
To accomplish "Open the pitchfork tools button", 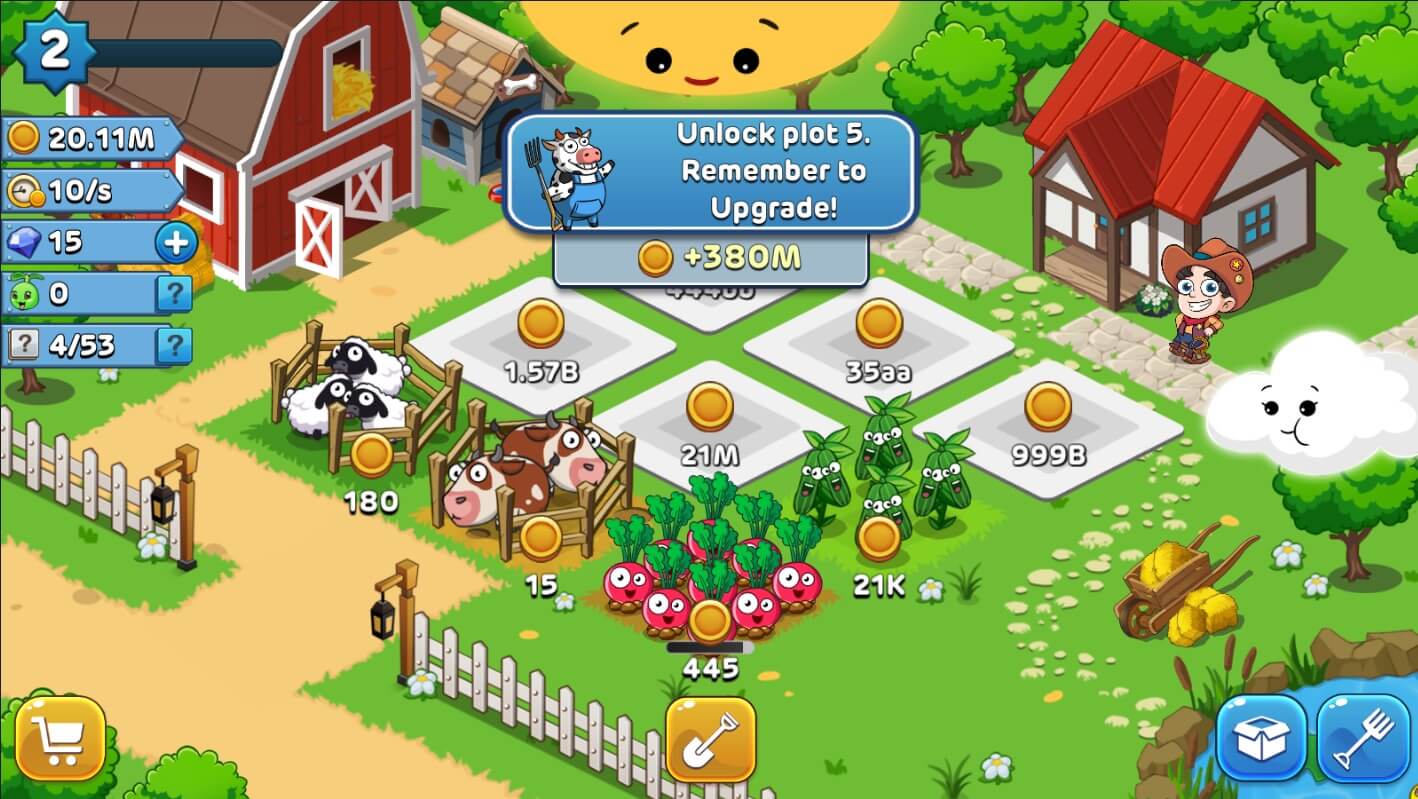I will [x=1363, y=739].
